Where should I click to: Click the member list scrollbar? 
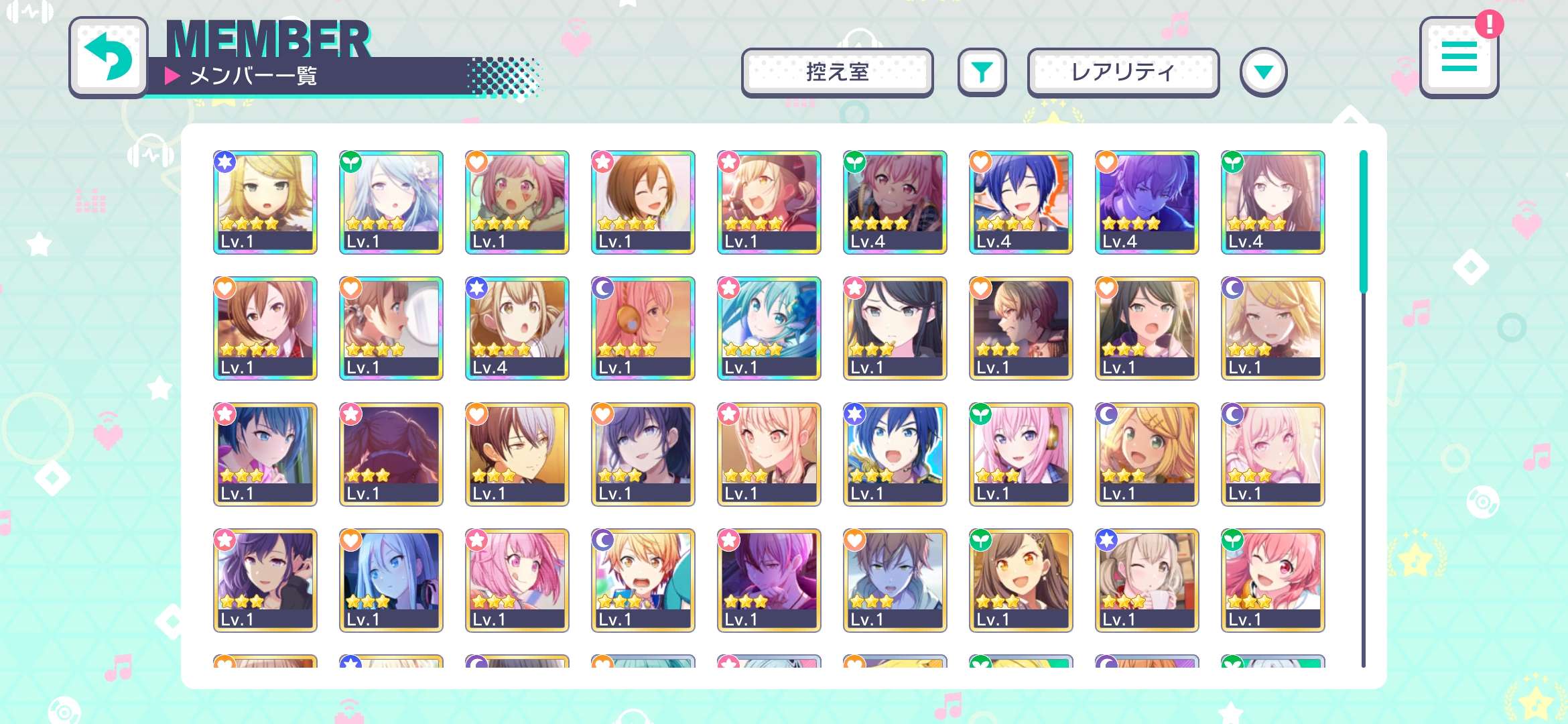click(1363, 221)
